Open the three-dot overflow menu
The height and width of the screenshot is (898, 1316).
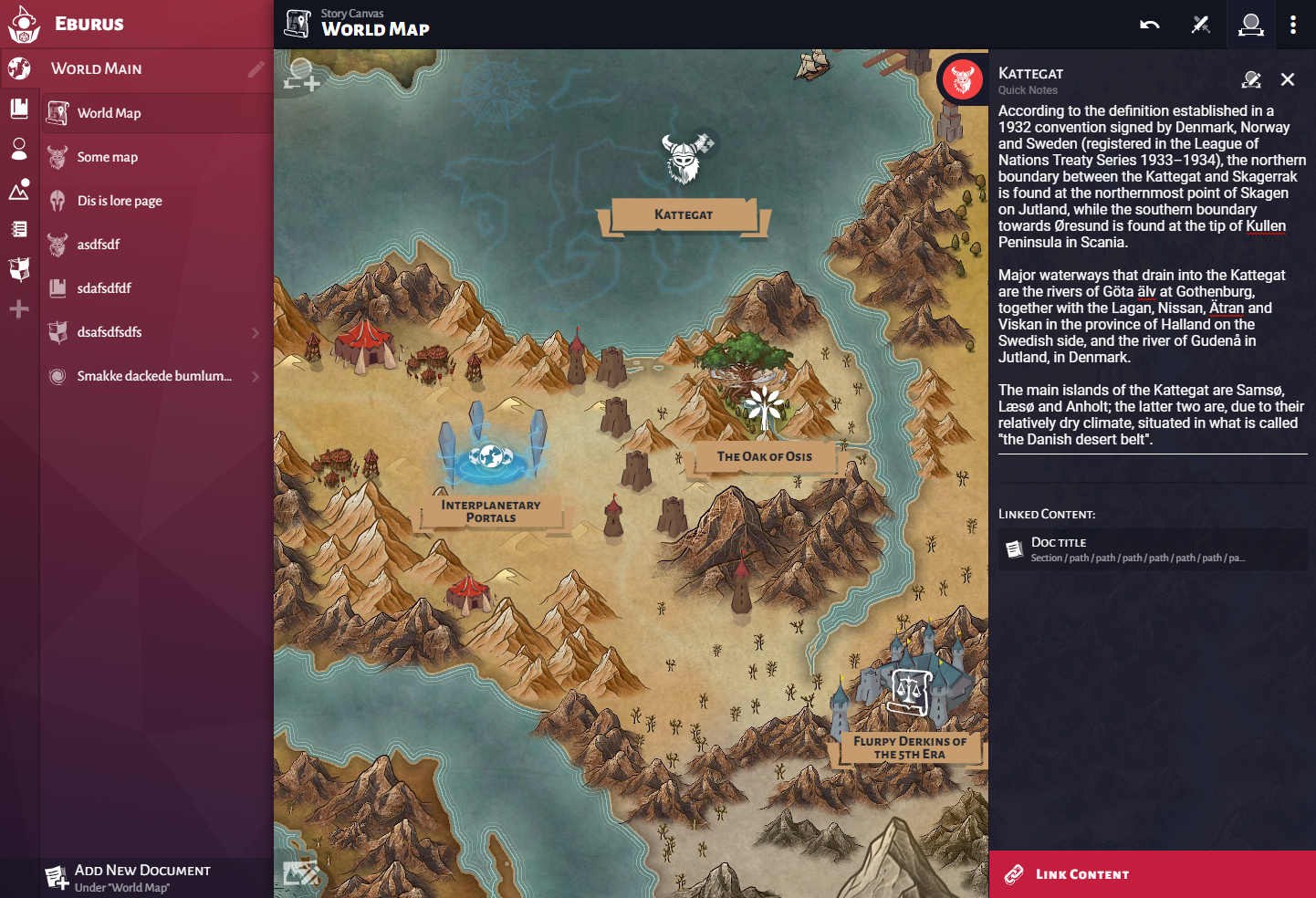tap(1294, 25)
